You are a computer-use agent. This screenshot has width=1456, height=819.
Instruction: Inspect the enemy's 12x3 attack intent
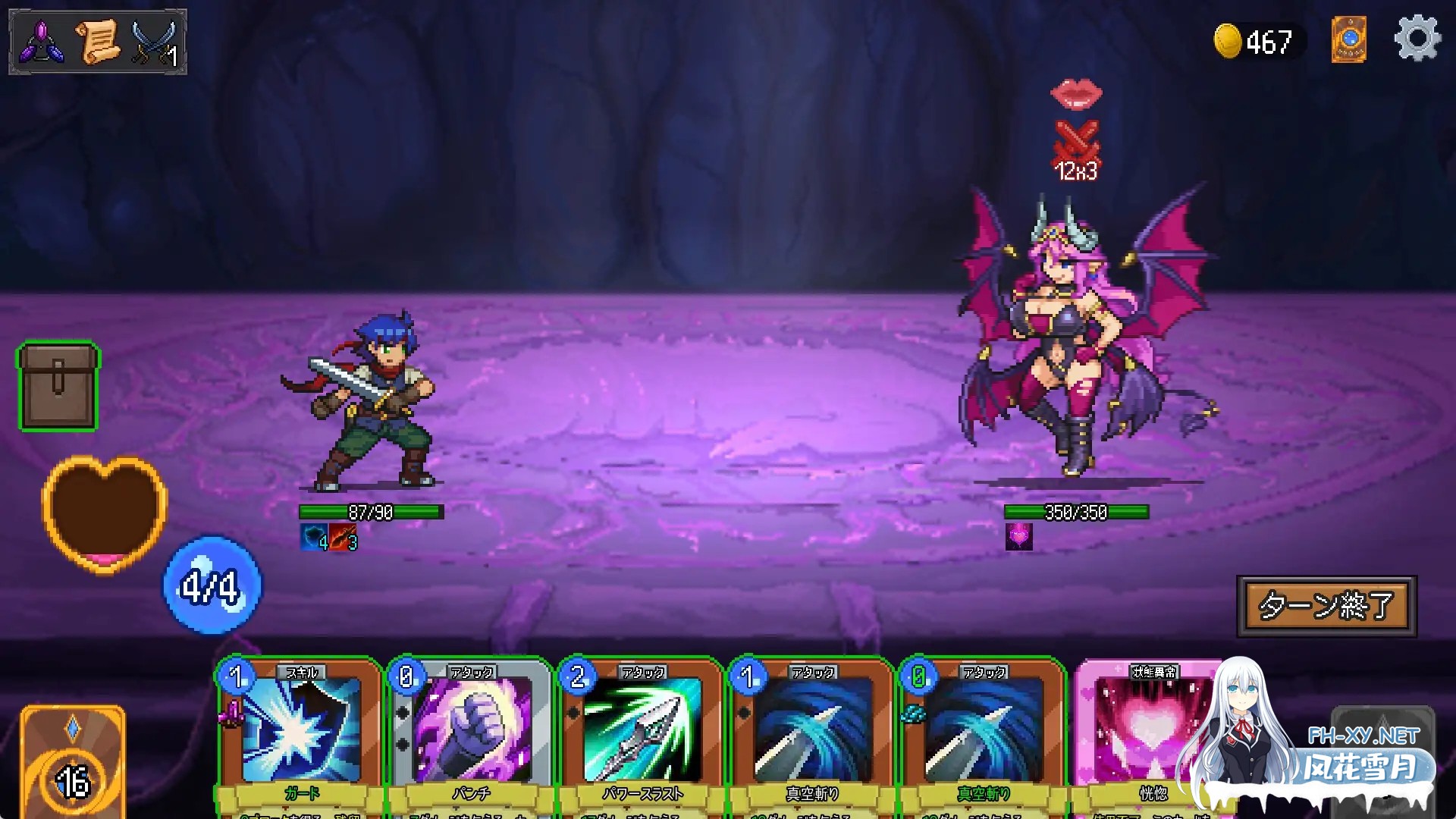coord(1076,153)
